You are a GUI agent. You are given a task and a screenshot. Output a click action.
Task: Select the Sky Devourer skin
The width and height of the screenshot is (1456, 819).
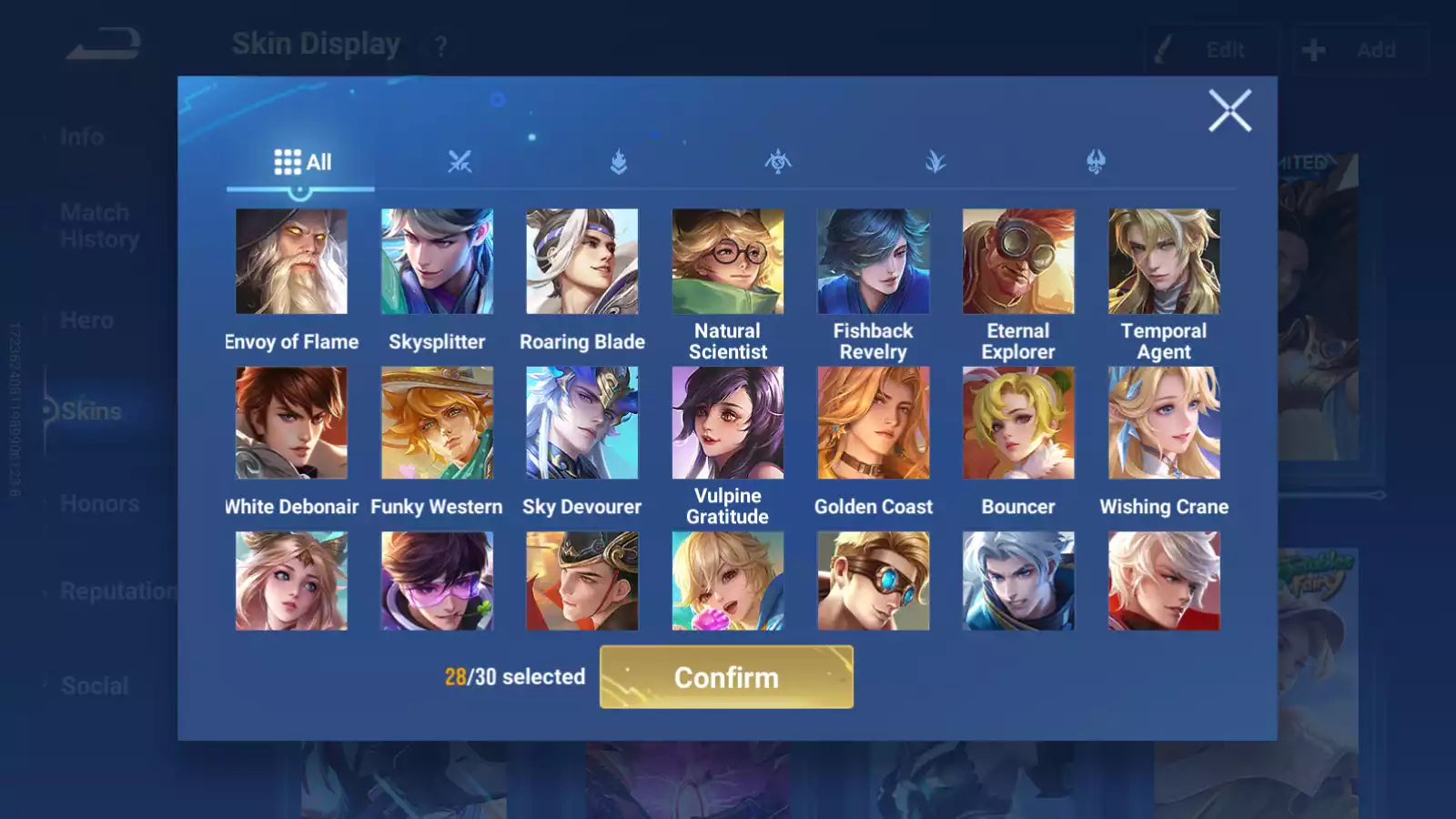(x=582, y=423)
